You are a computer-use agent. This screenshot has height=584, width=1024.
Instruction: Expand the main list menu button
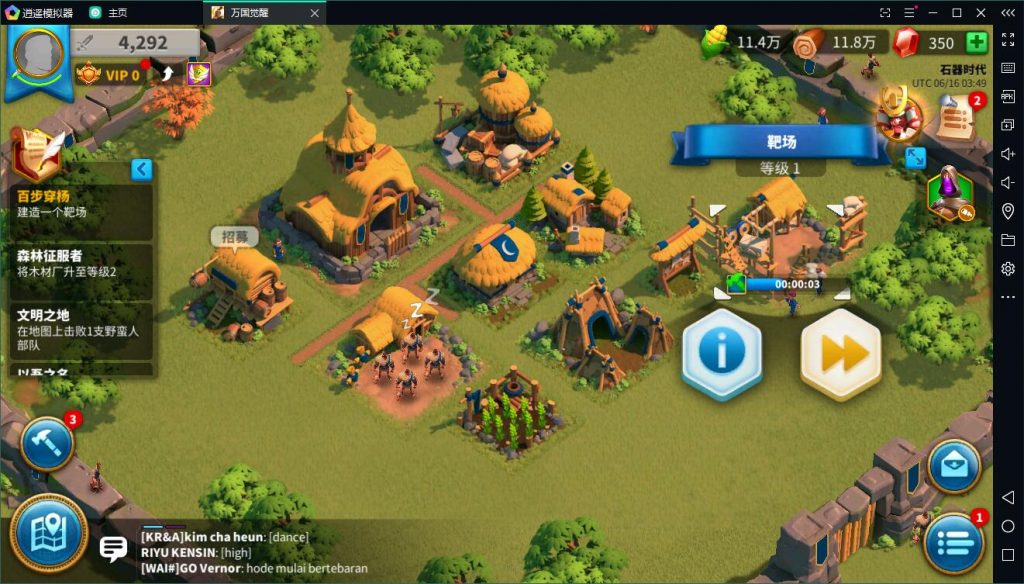(x=953, y=545)
